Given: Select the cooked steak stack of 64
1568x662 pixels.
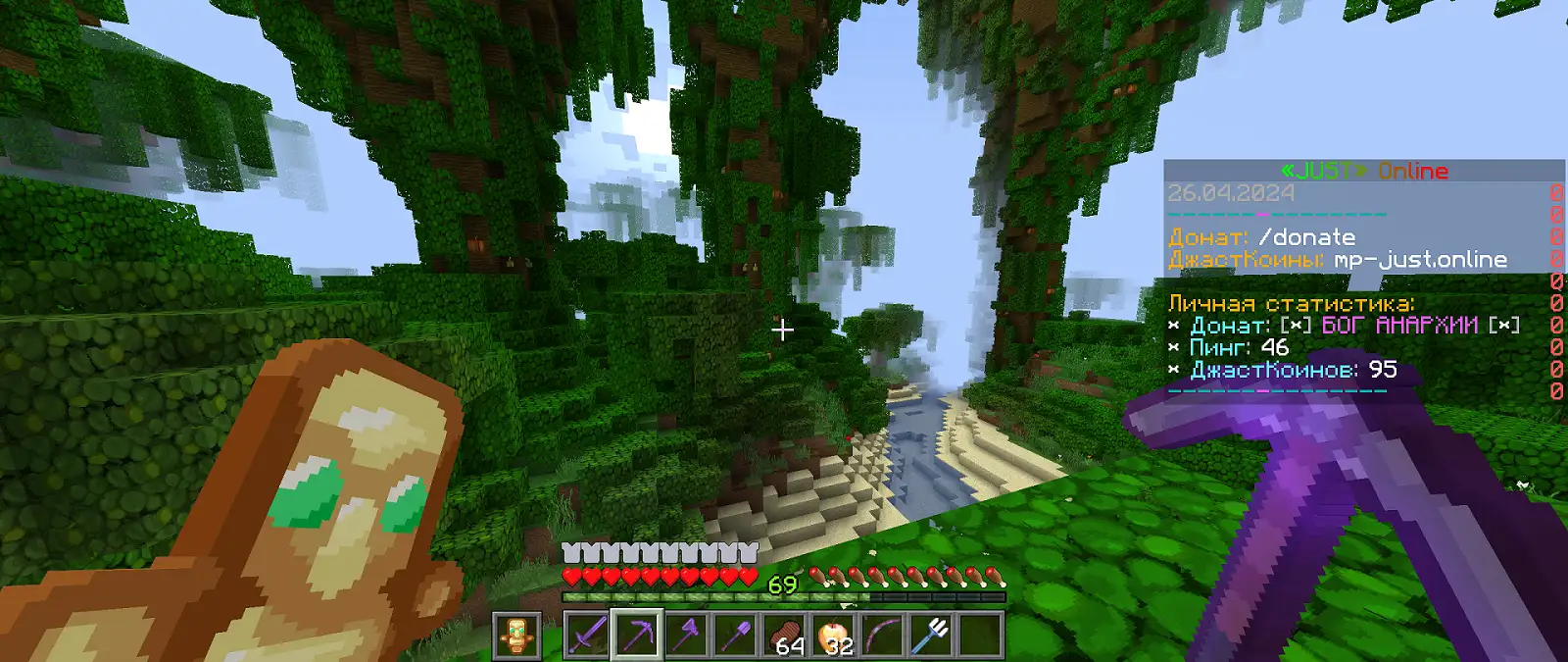Looking at the screenshot, I should (784, 636).
